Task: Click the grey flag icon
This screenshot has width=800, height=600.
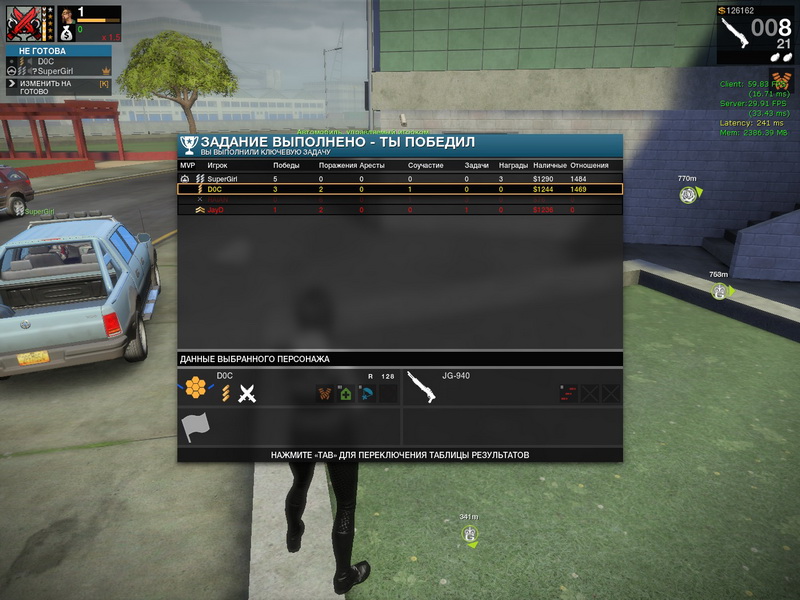Action: [x=194, y=428]
